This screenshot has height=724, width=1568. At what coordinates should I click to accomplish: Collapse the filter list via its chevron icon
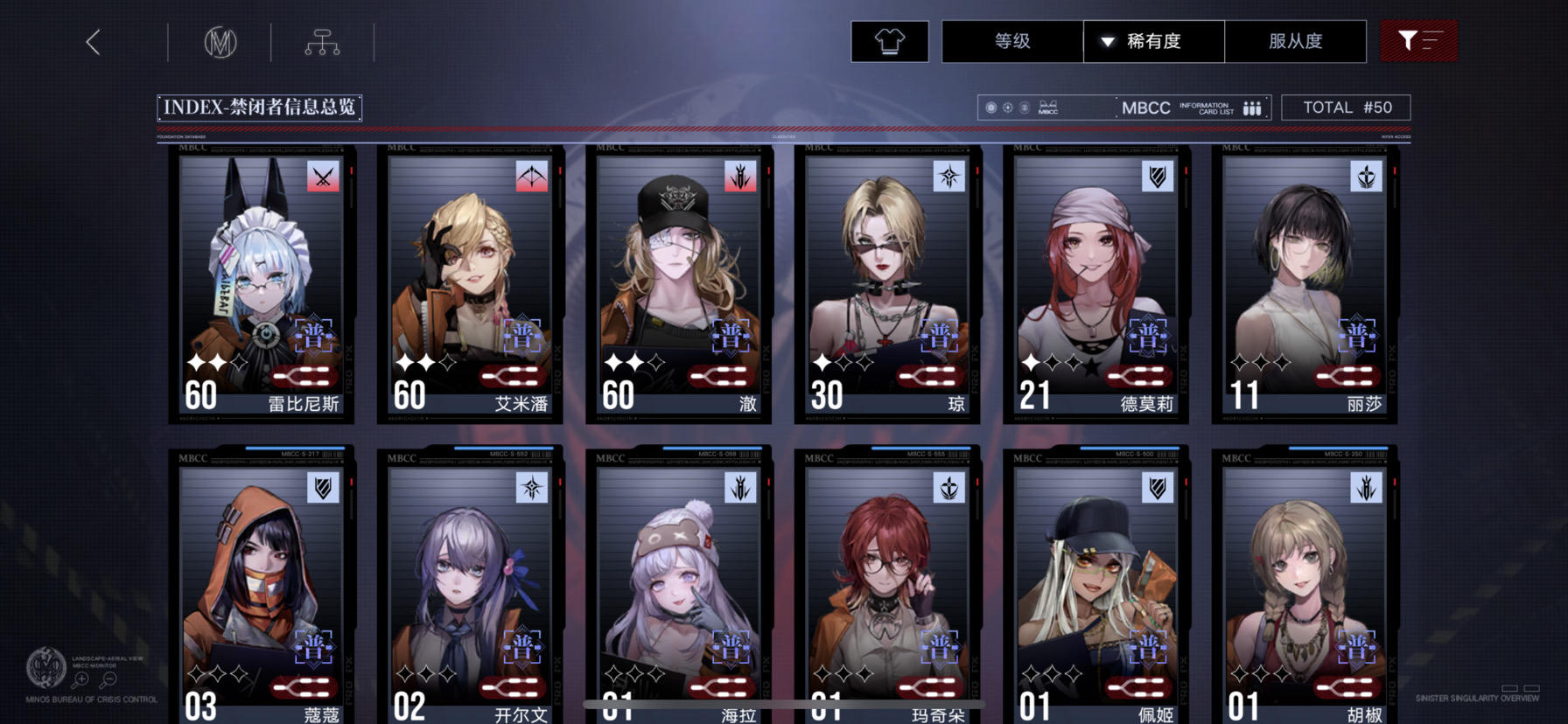[1431, 40]
